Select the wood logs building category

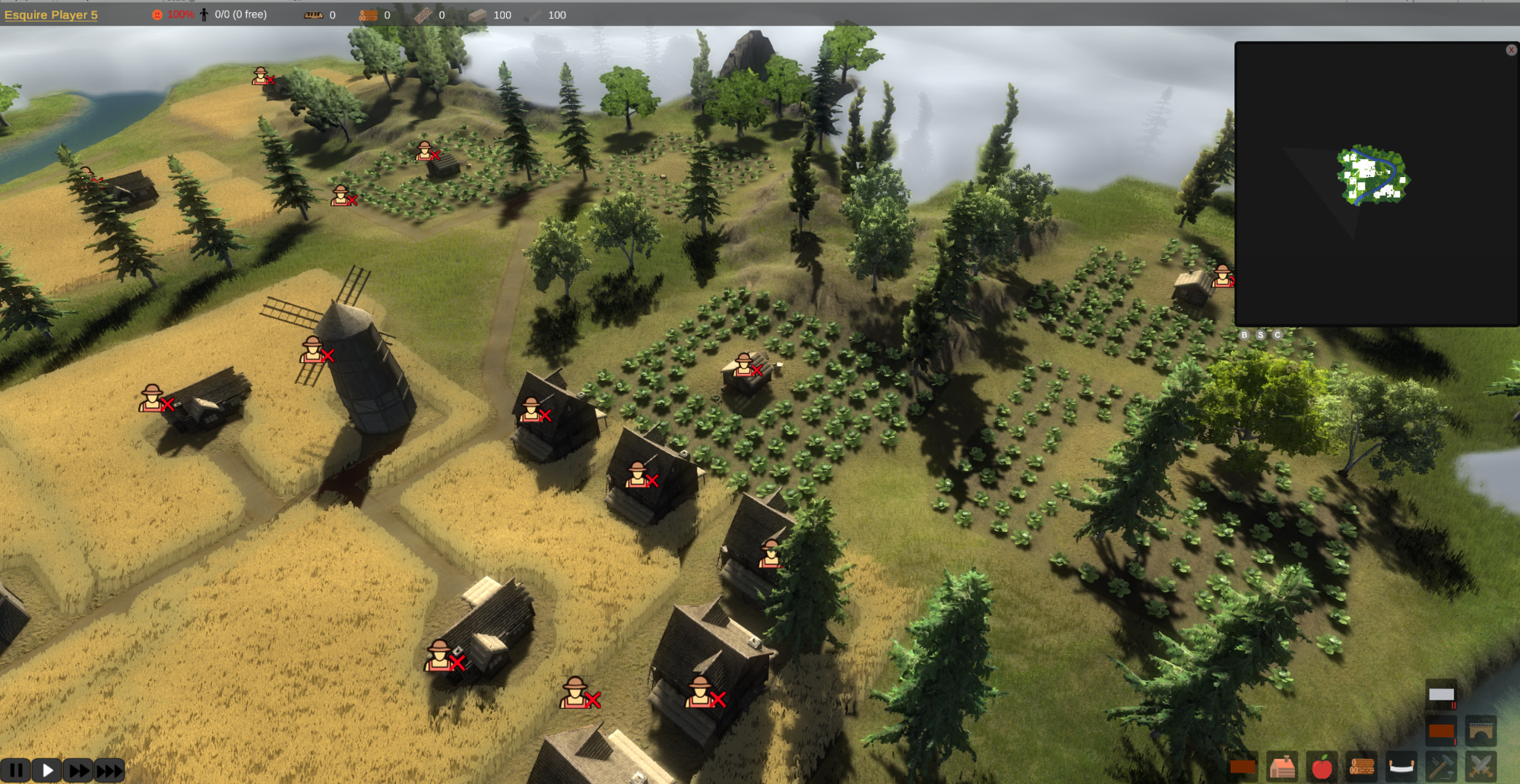click(x=1361, y=767)
